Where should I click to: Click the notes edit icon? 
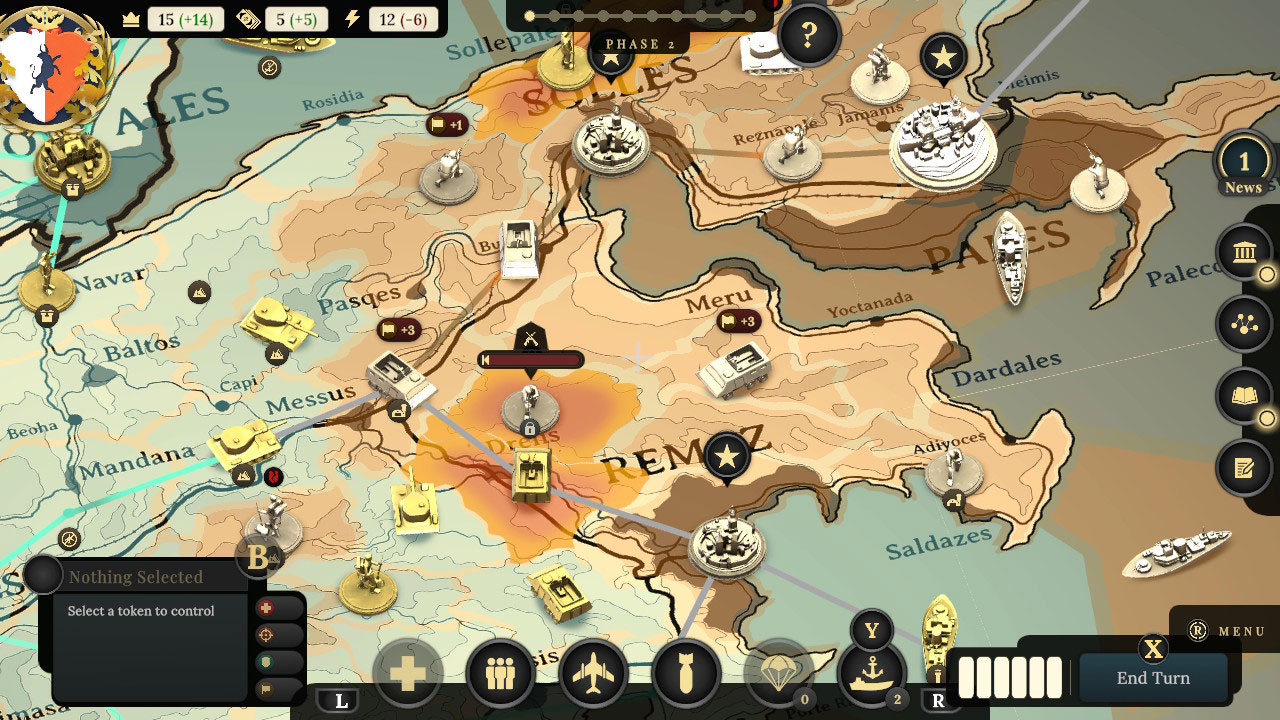point(1243,467)
